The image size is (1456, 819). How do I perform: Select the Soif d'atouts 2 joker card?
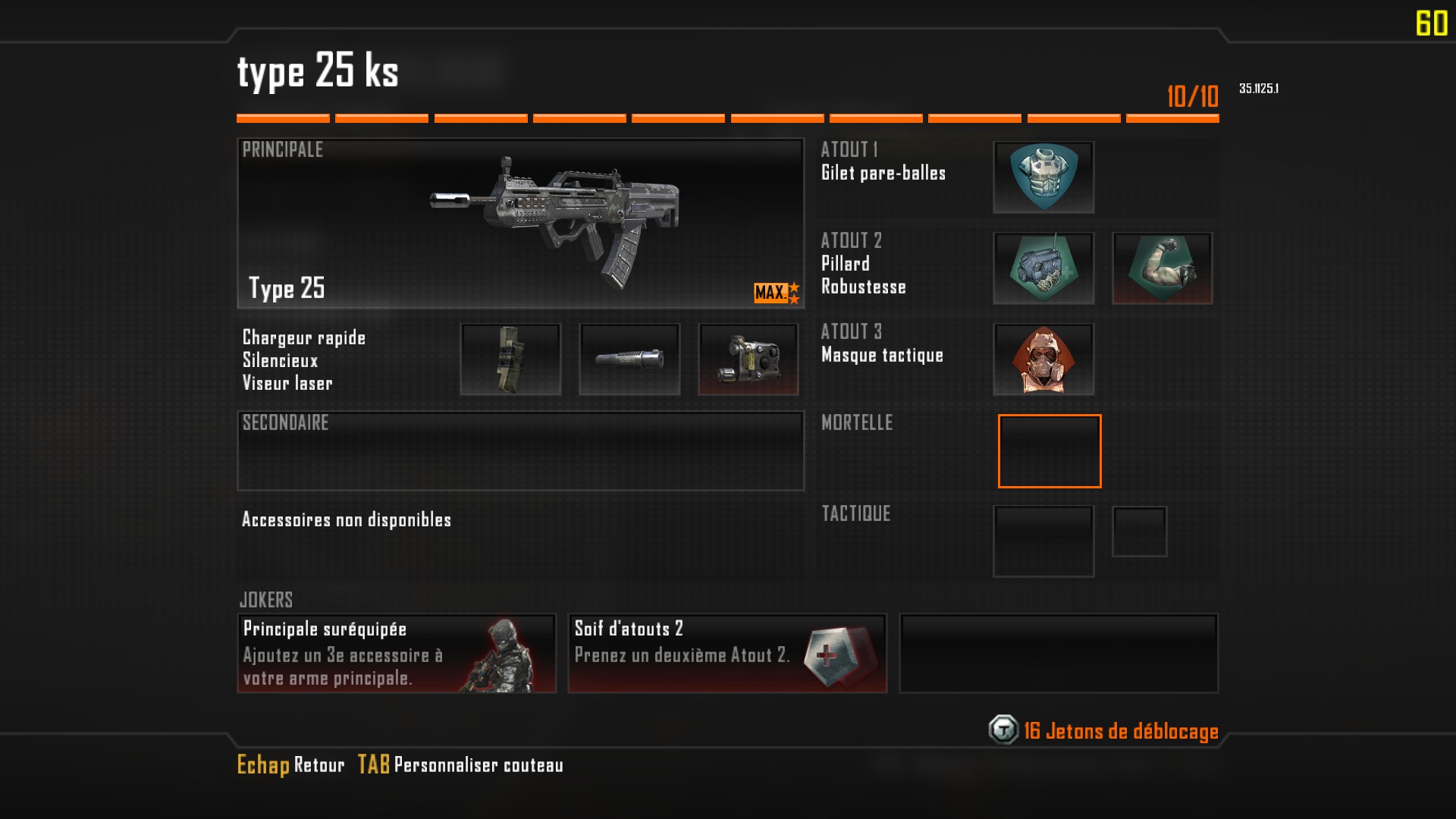coord(727,653)
